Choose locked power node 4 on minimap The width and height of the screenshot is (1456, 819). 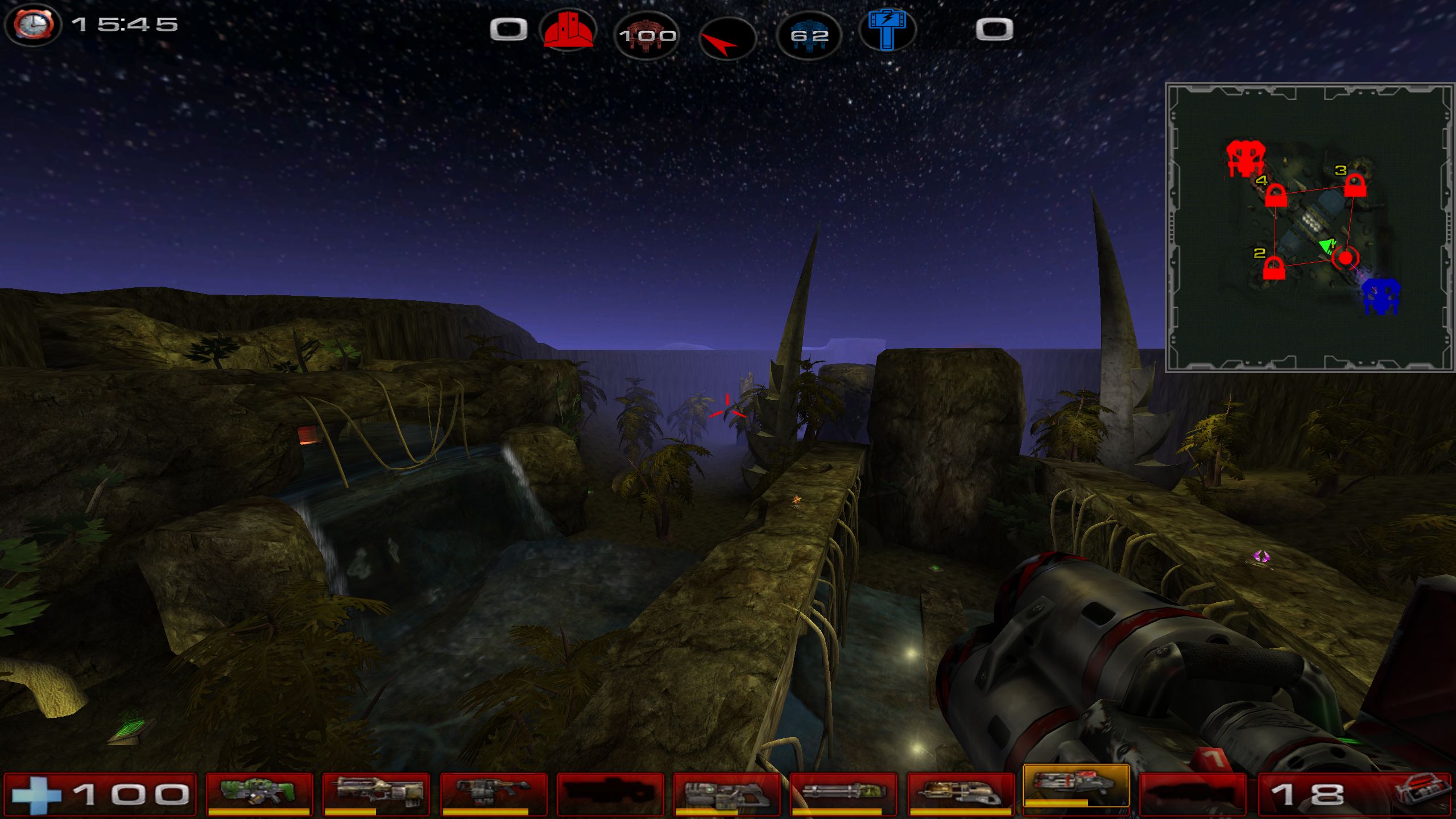pyautogui.click(x=1276, y=196)
